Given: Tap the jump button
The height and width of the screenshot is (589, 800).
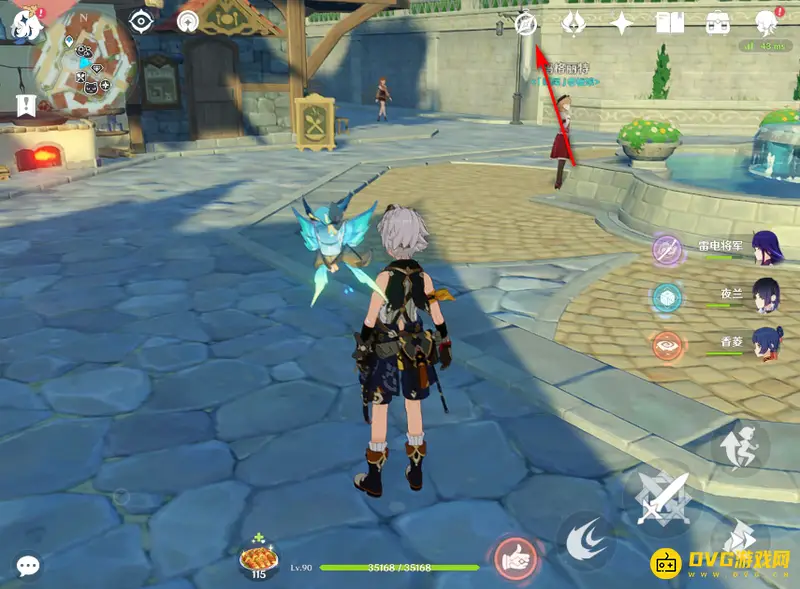Looking at the screenshot, I should (x=742, y=444).
